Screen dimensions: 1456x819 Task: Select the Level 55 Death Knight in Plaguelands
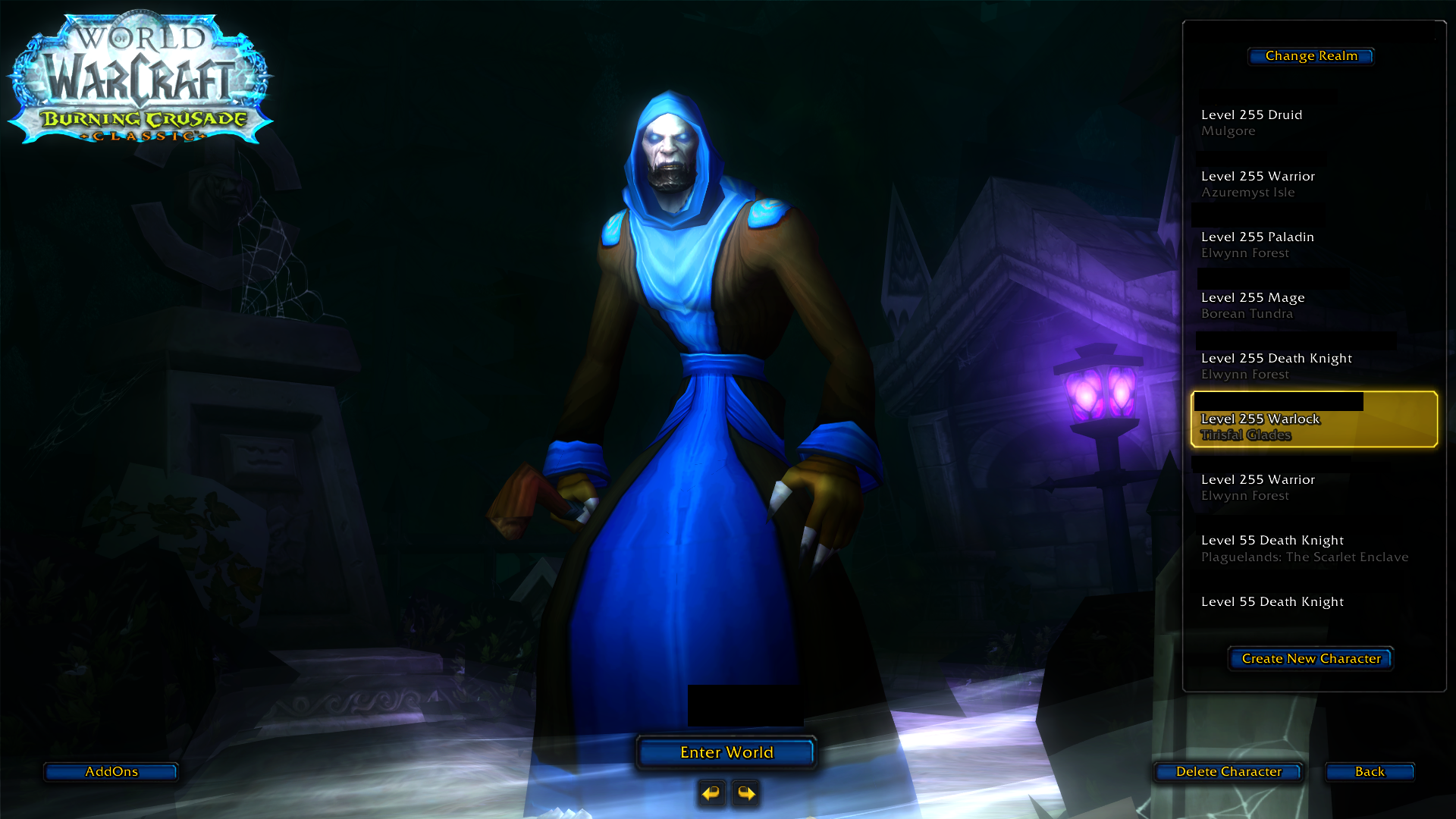click(x=1304, y=548)
